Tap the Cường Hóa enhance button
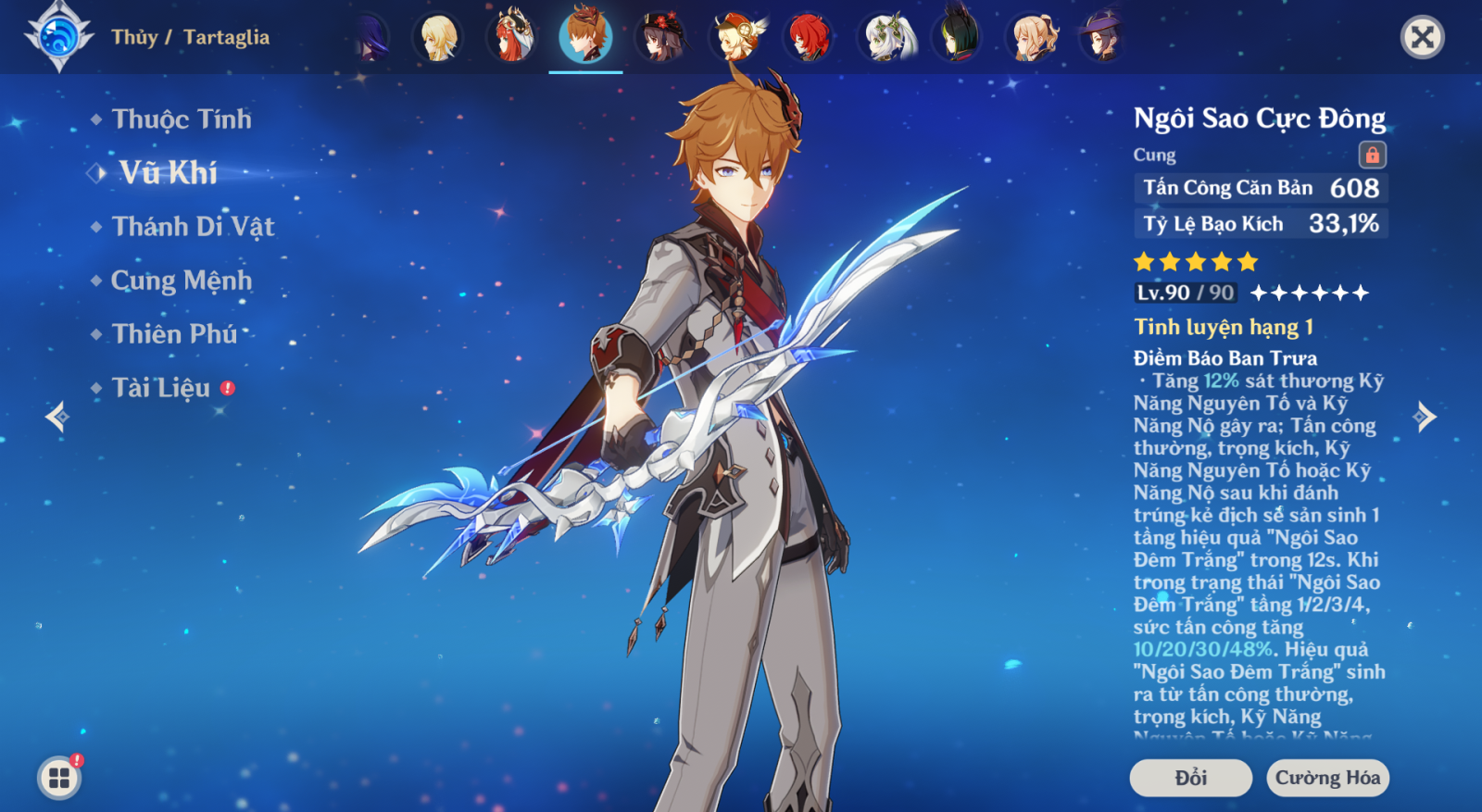 pos(1327,778)
